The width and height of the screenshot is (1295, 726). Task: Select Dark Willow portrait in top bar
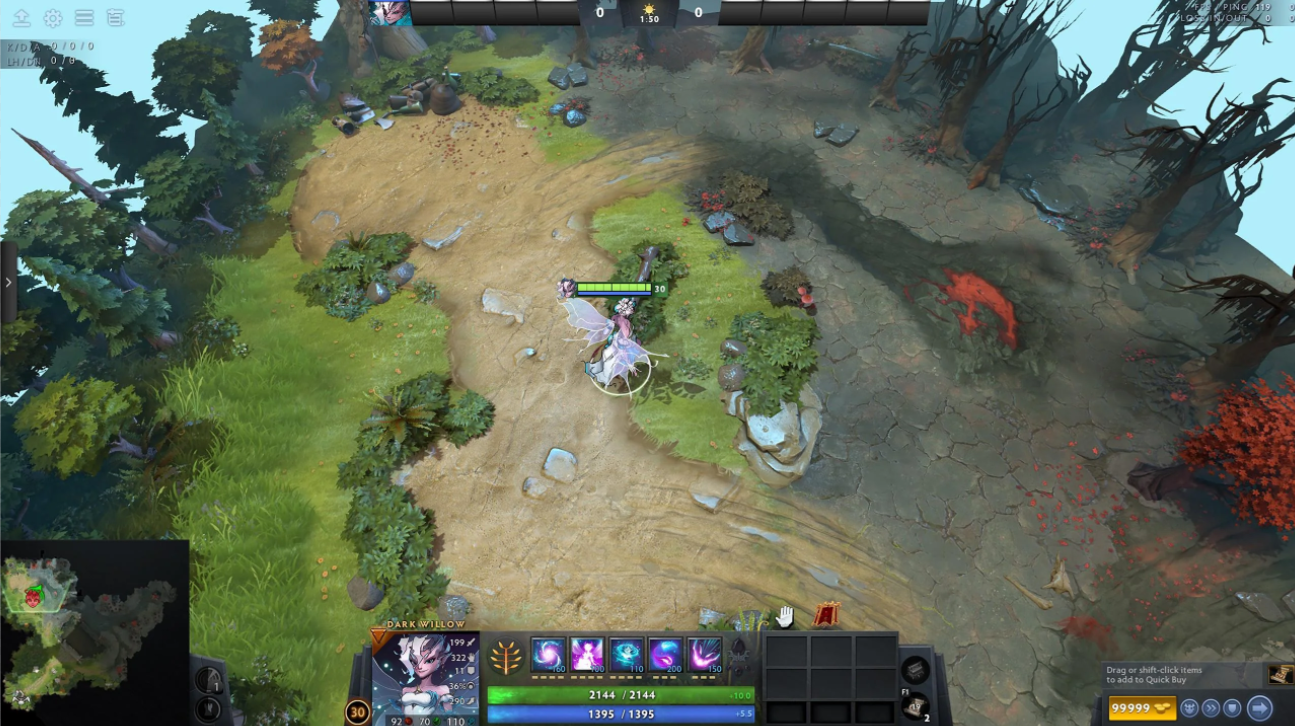[390, 13]
